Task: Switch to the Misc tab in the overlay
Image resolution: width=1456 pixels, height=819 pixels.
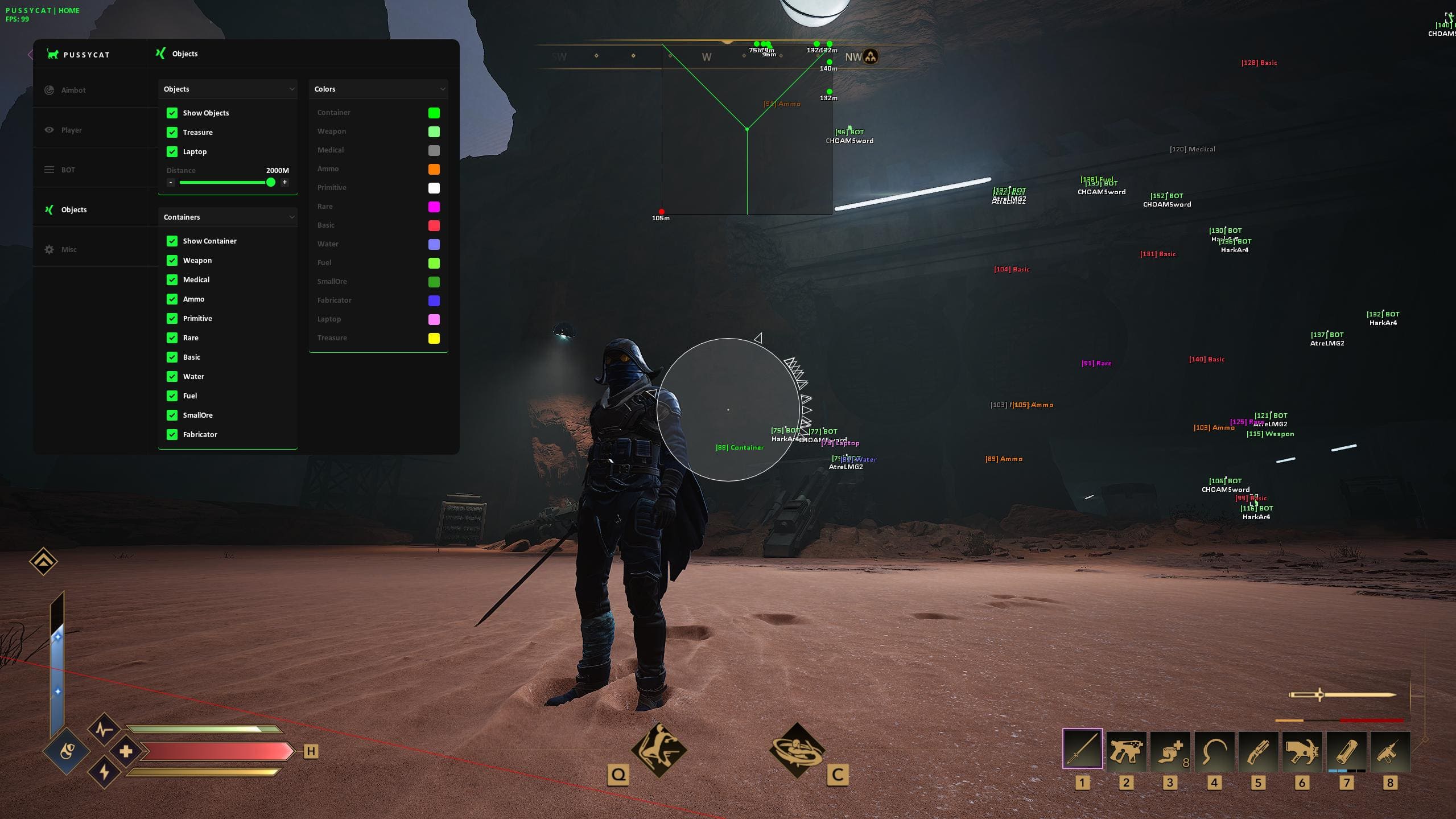Action: tap(69, 250)
